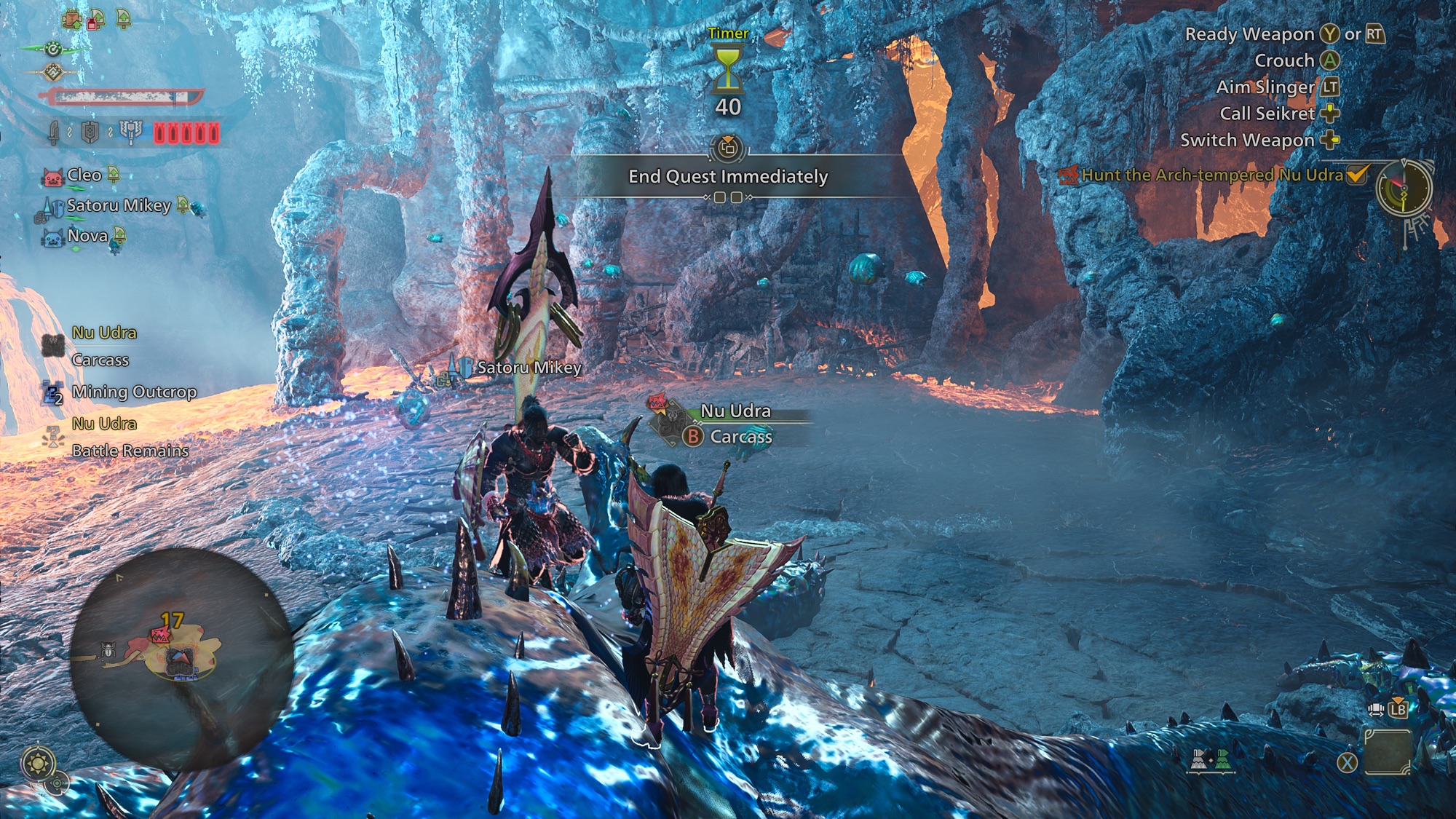Choose the Nu Udra Carcass list entry
This screenshot has height=819, width=1456.
(x=103, y=346)
